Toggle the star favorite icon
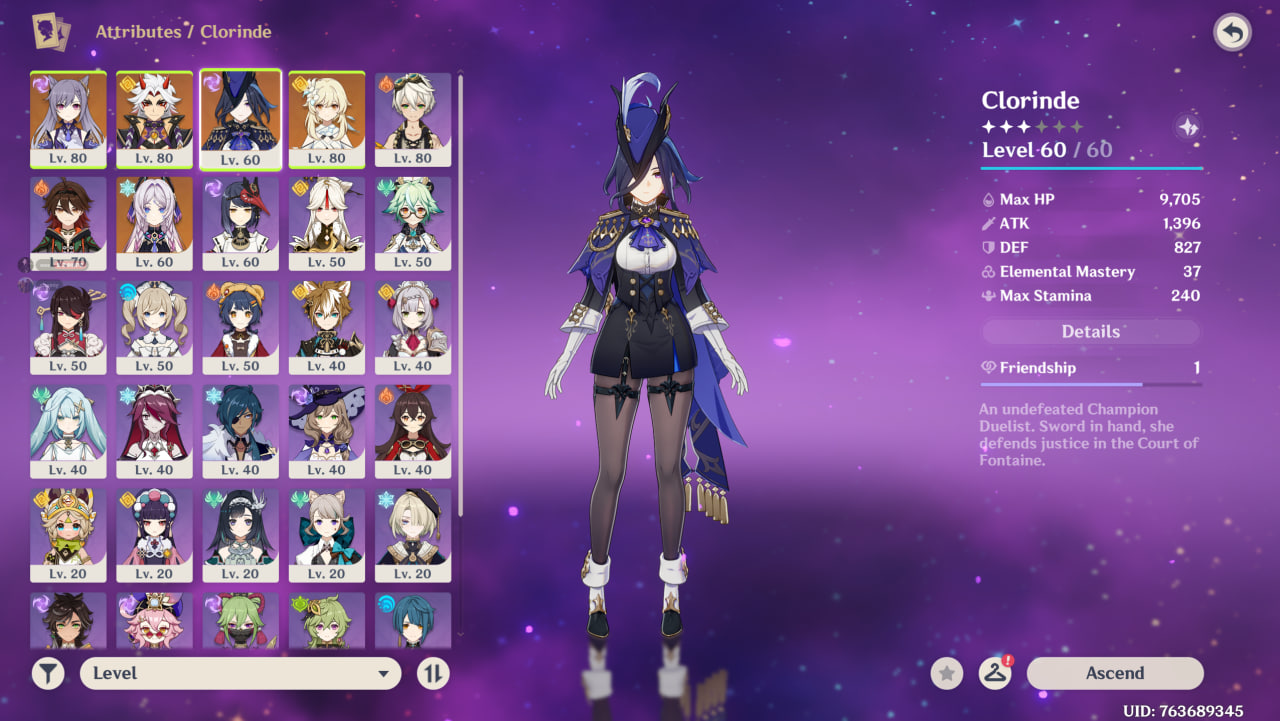The width and height of the screenshot is (1280, 721). (947, 673)
